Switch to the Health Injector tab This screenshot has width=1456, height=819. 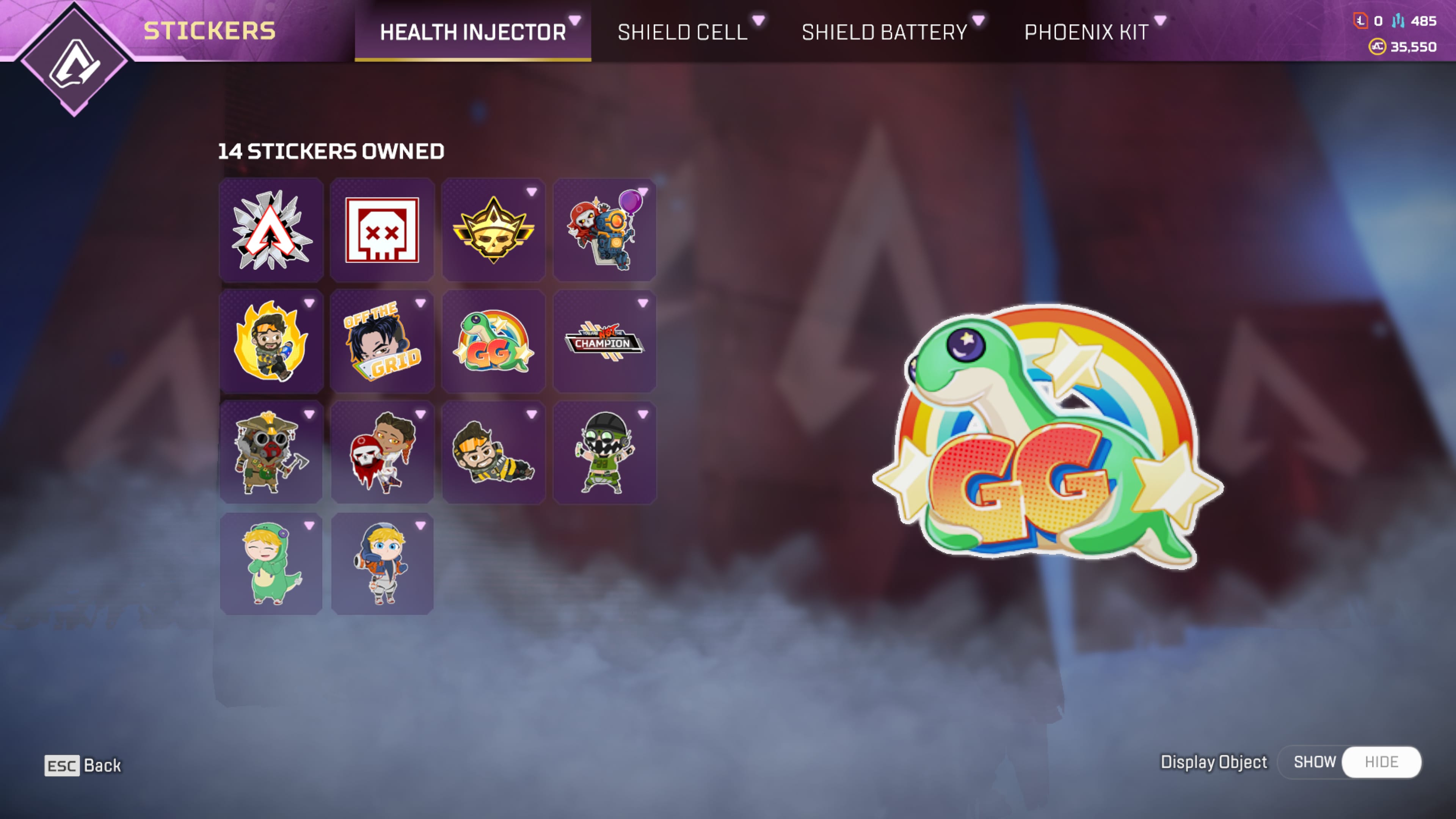pos(472,31)
